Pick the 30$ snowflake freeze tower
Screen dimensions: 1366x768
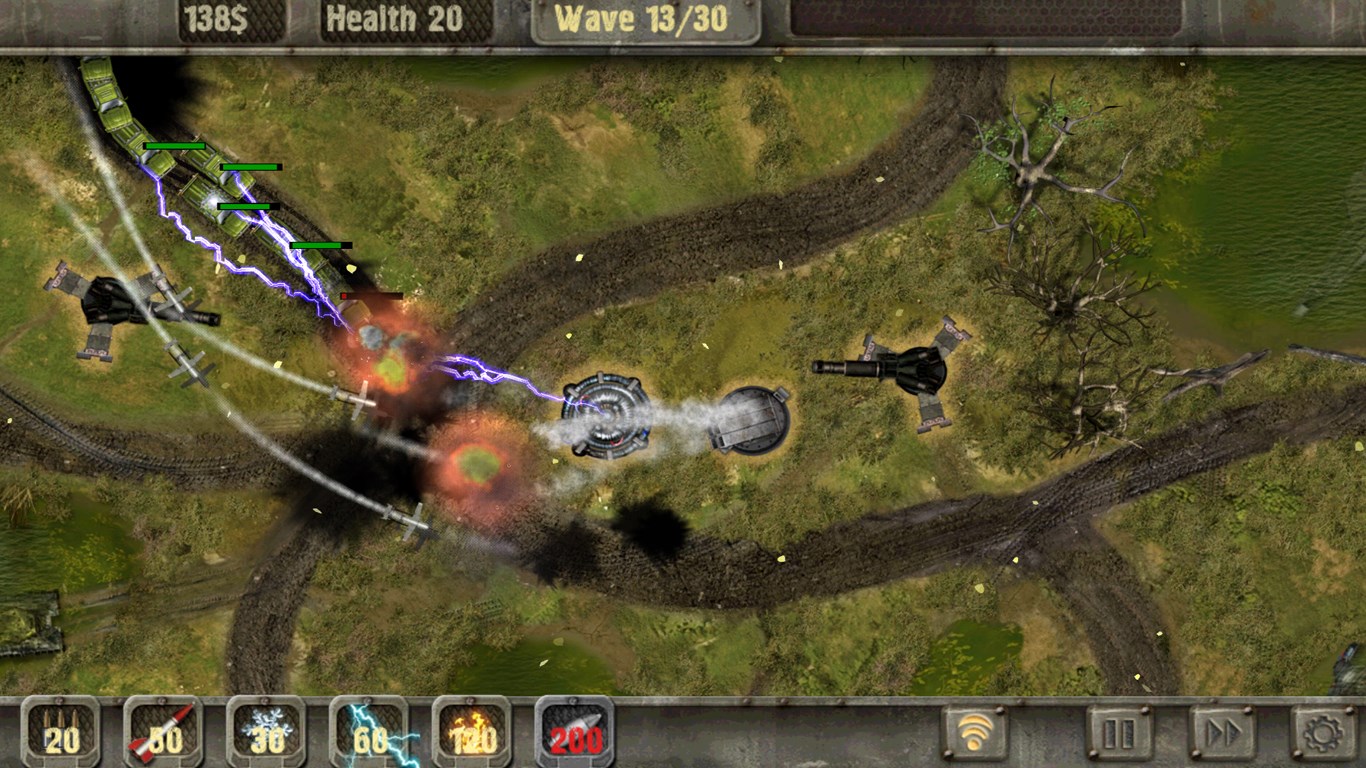pyautogui.click(x=267, y=732)
